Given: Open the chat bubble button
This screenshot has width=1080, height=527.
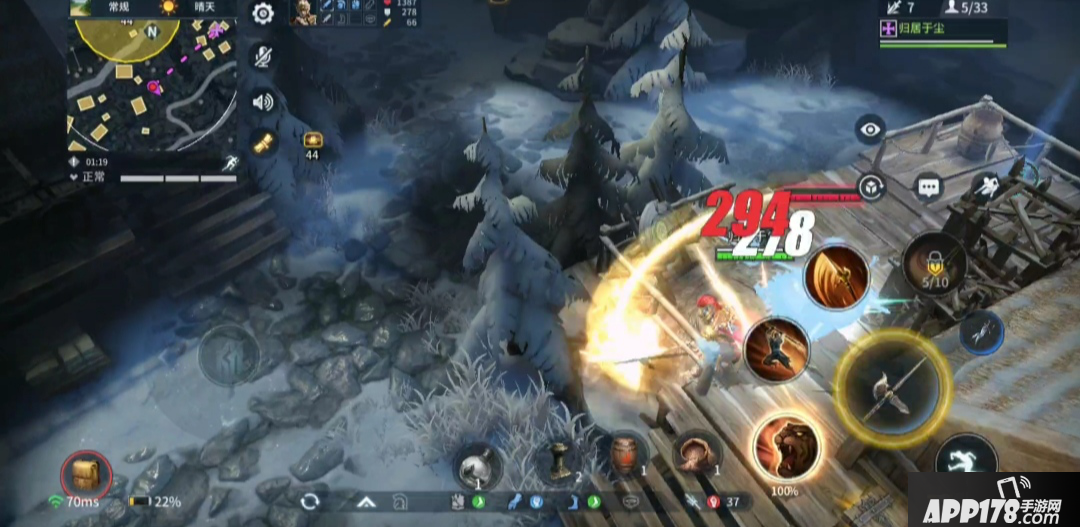Looking at the screenshot, I should pyautogui.click(x=929, y=187).
